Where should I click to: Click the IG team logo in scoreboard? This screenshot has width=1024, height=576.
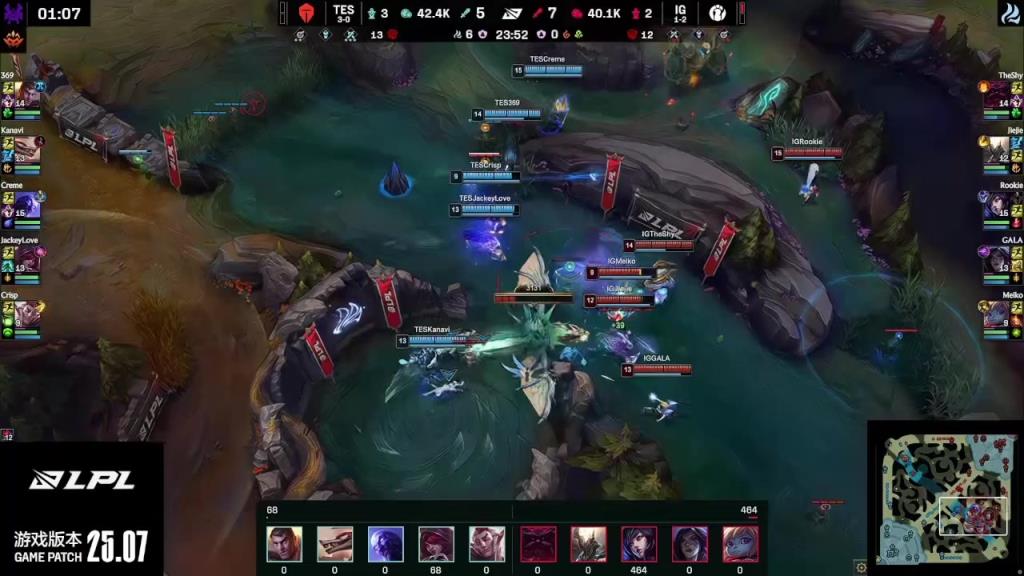[717, 13]
